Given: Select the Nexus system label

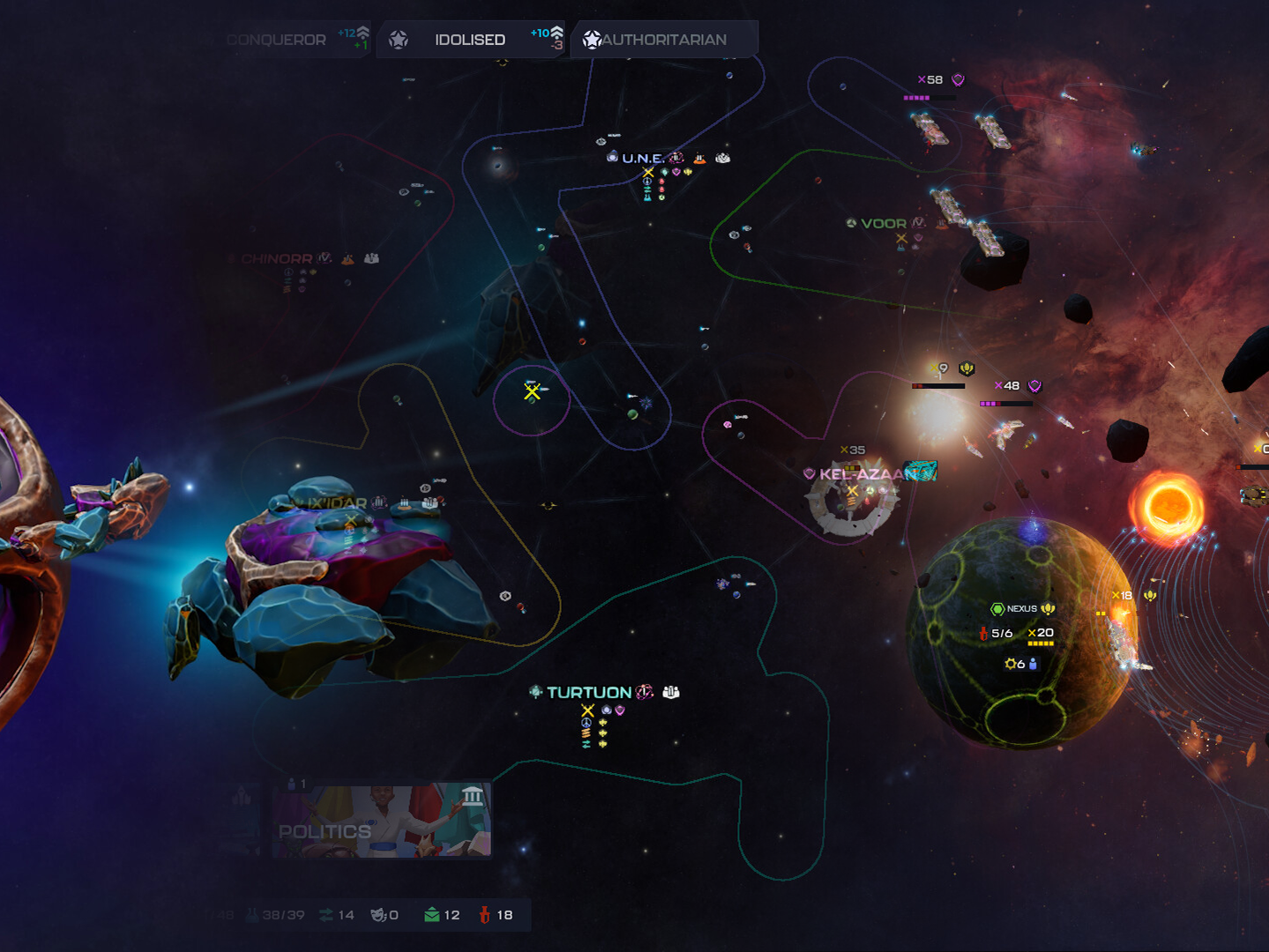Looking at the screenshot, I should click(1021, 609).
